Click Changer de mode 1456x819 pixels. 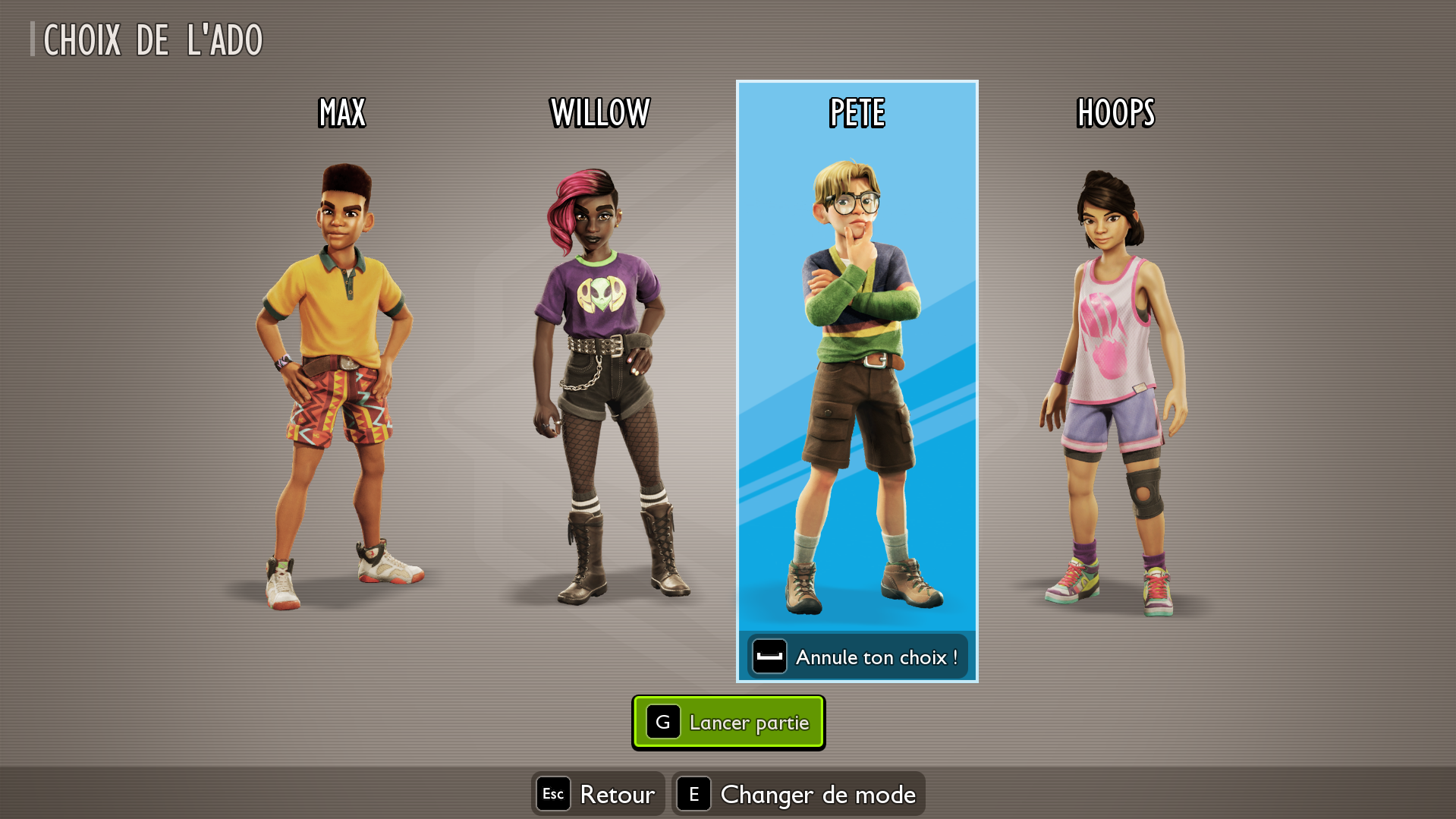(x=798, y=794)
